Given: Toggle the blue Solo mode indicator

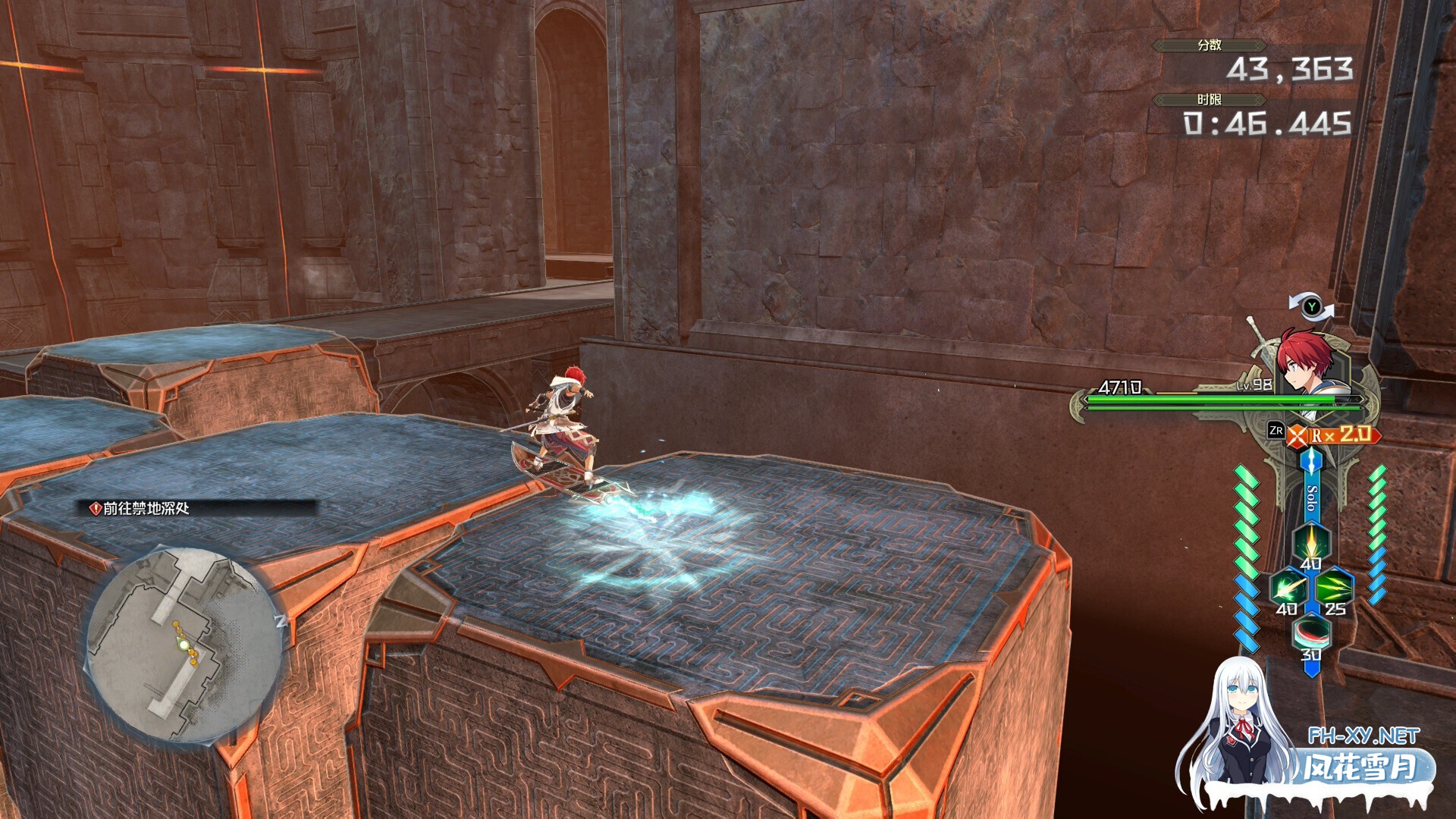Looking at the screenshot, I should pos(1311,498).
